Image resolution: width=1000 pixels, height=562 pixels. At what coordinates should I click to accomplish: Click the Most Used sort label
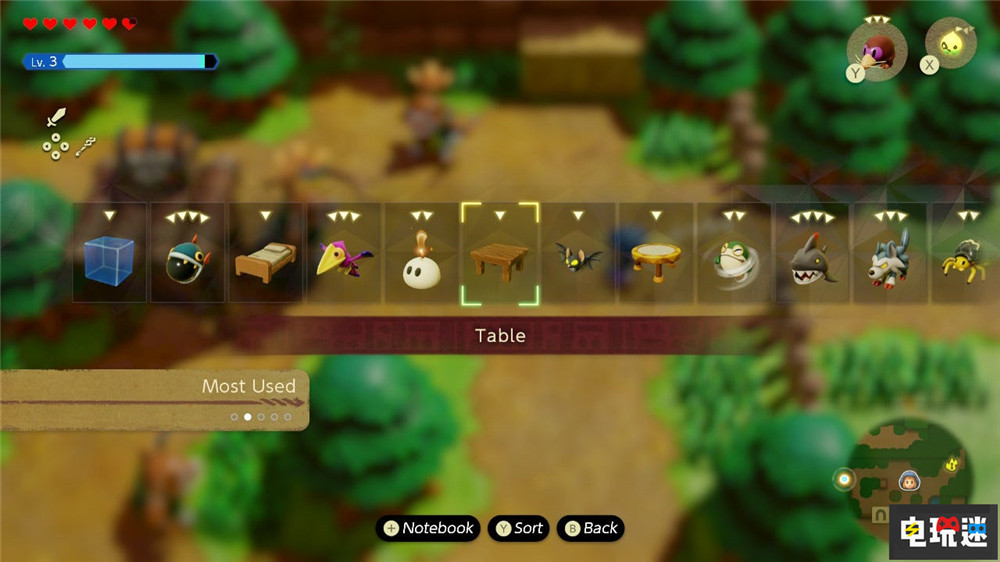tap(249, 386)
